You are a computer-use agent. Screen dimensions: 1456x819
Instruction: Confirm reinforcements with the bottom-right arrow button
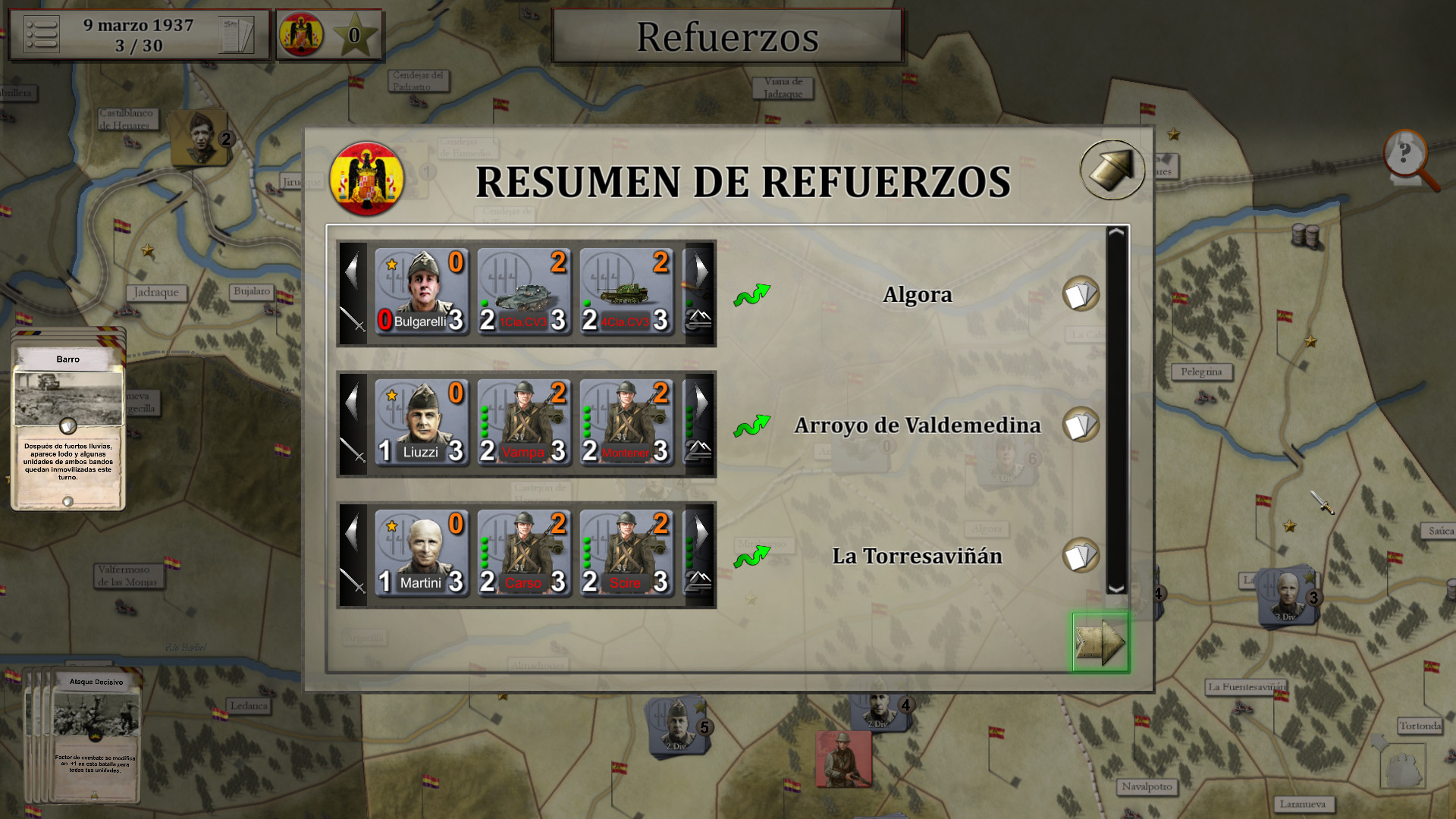coord(1100,642)
